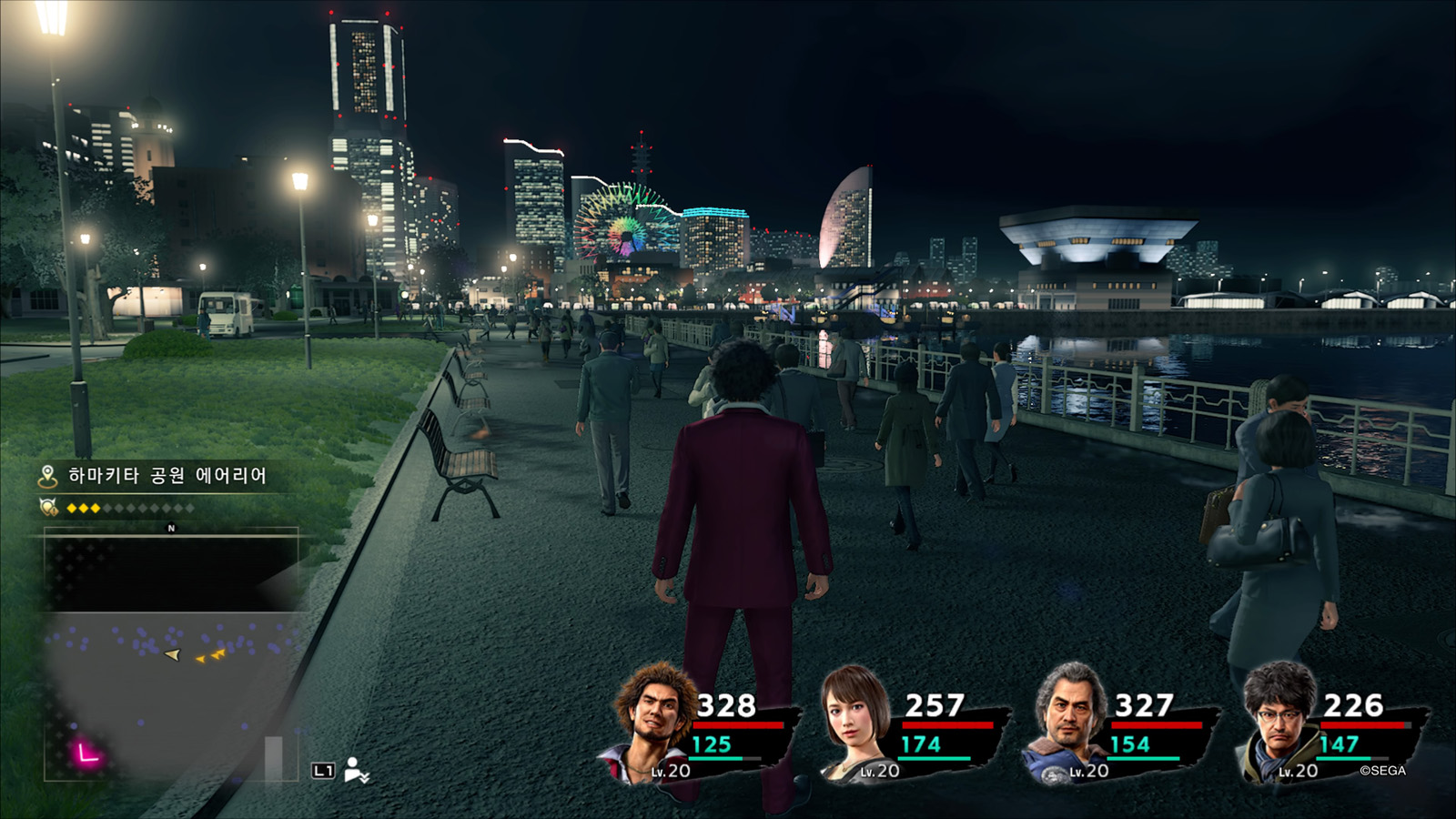Screen dimensions: 1456x819
Task: Click the pink marker on the minimap
Action: pos(87,753)
